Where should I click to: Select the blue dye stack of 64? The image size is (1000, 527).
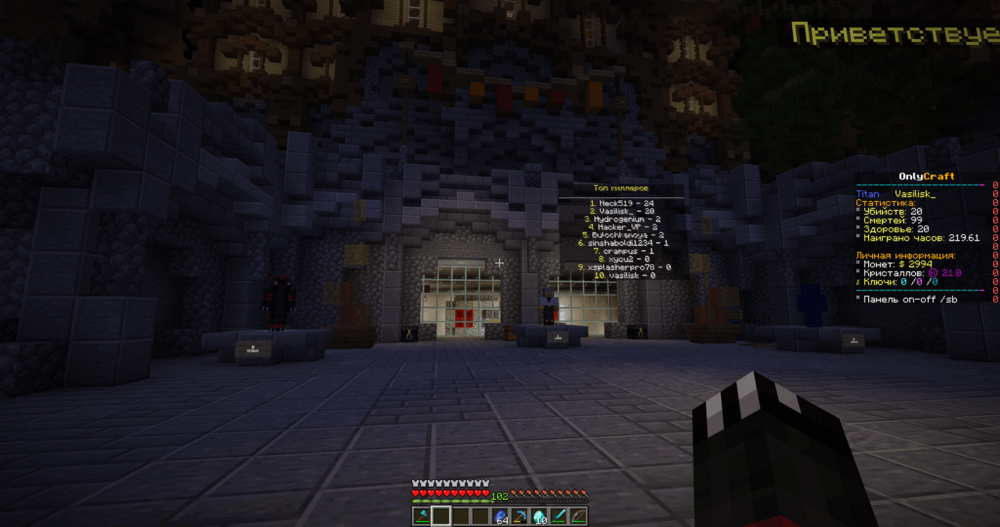tap(499, 516)
